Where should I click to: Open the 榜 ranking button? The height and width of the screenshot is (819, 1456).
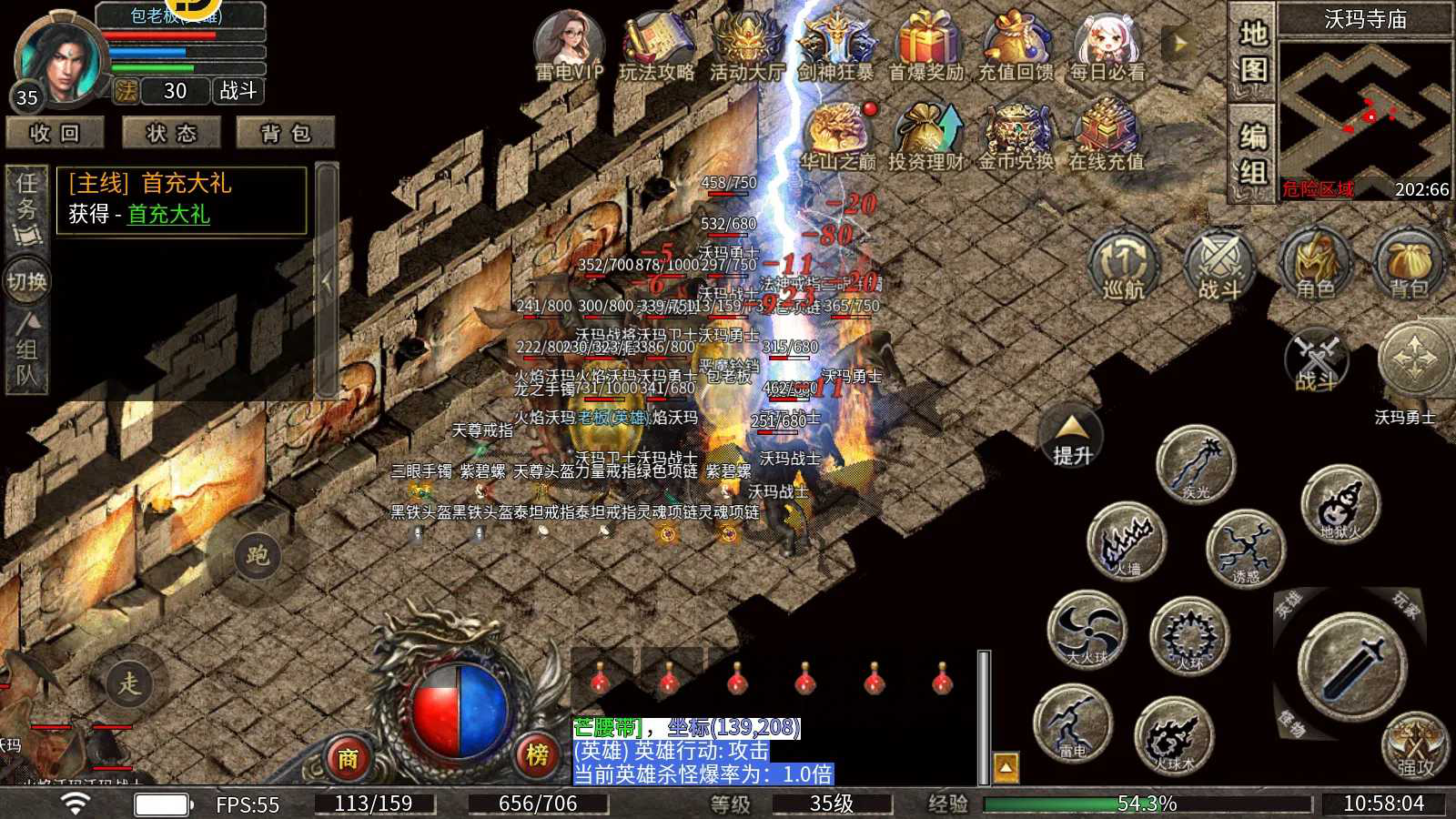pyautogui.click(x=537, y=754)
